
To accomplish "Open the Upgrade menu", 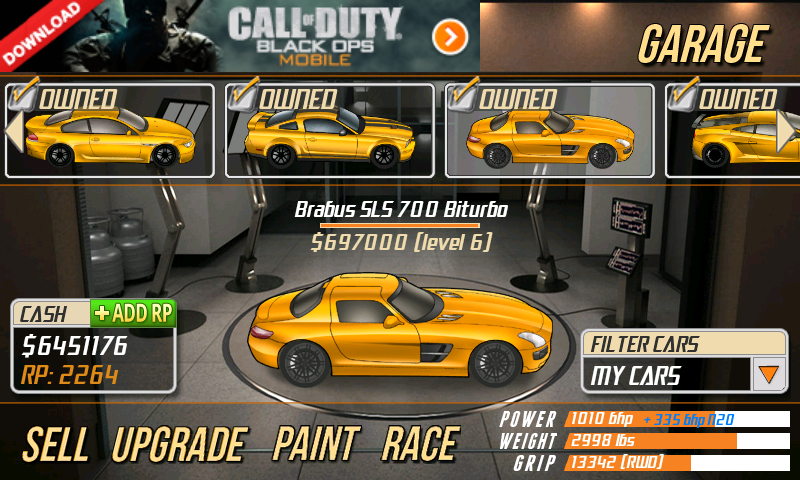I will pyautogui.click(x=179, y=443).
